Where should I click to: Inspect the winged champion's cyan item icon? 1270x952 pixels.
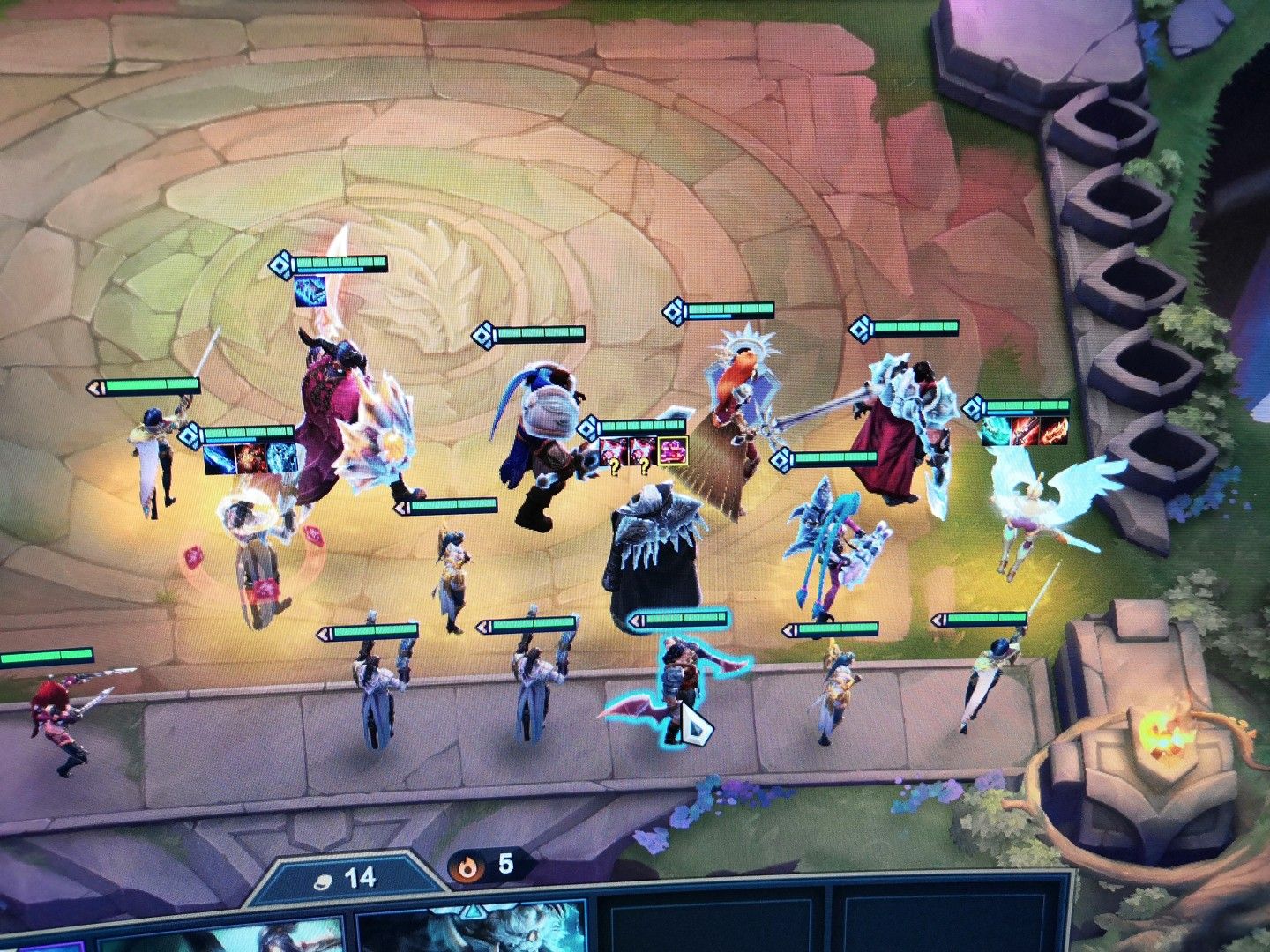(x=997, y=430)
